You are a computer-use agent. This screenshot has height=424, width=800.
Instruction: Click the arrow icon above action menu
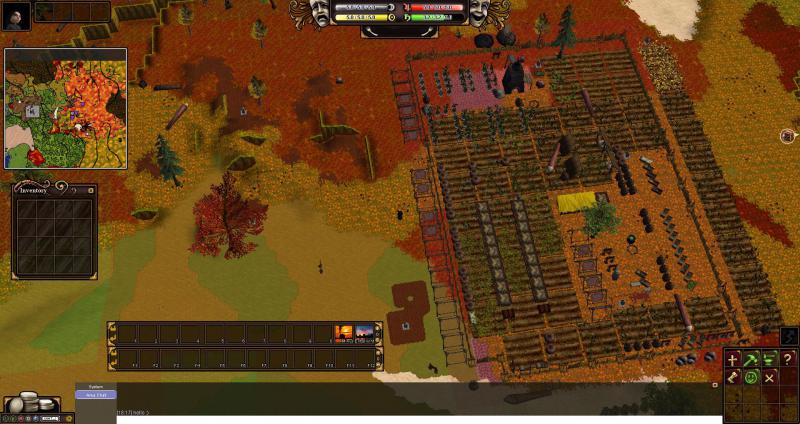(x=788, y=336)
